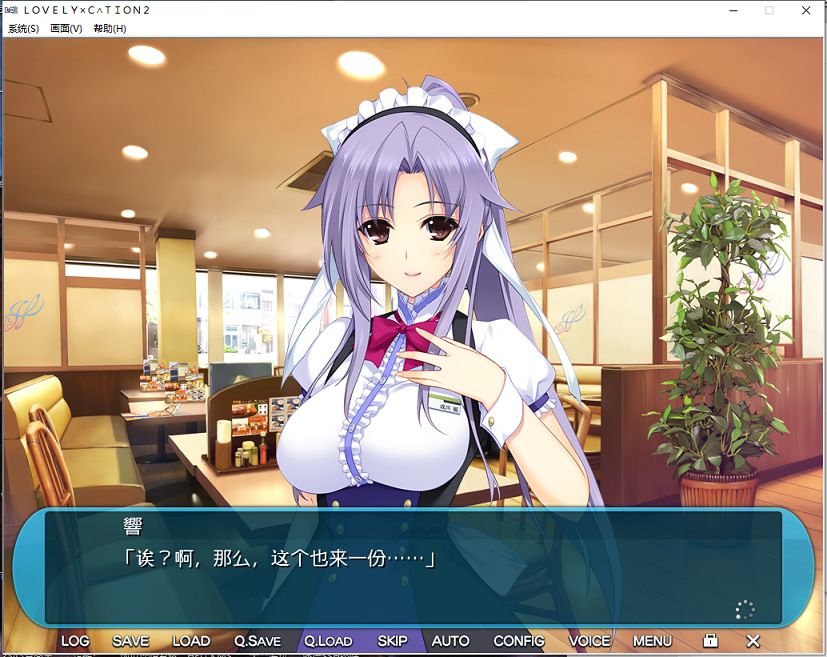Viewport: 827px width, 657px height.
Task: Open the SAVE screen
Action: [x=130, y=641]
